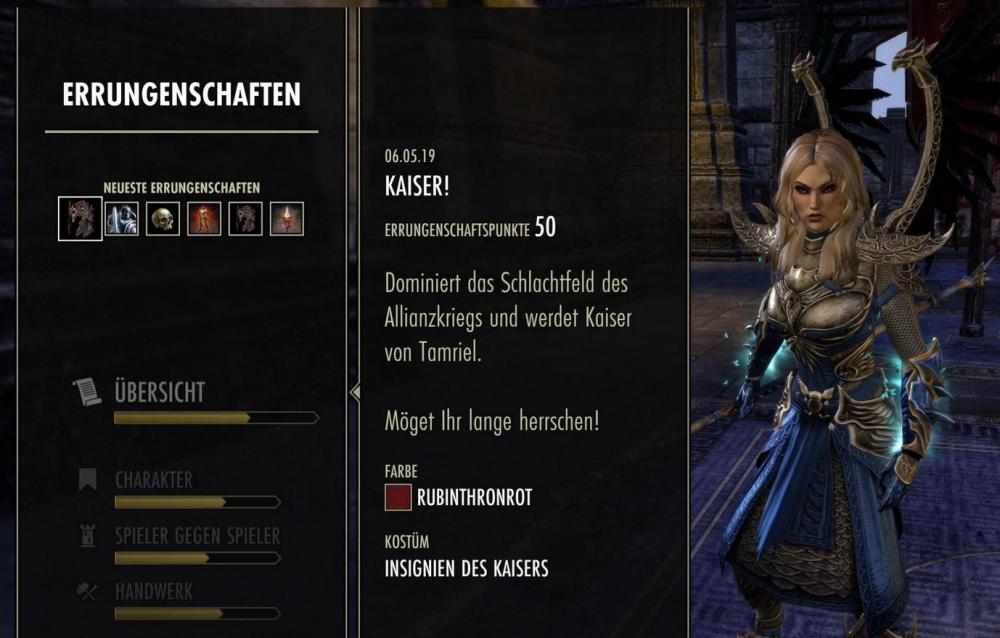Click the Rubinthronrot dye color swatch
The image size is (1000, 638).
pos(398,497)
